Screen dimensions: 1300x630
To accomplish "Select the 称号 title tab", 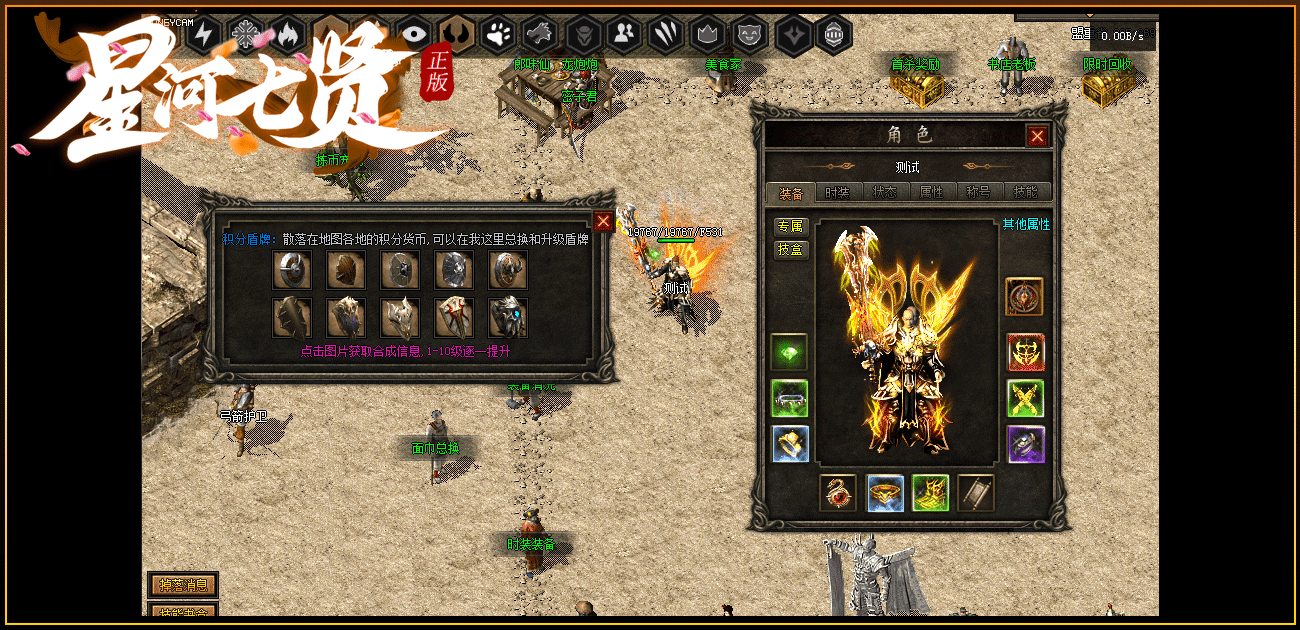I will click(x=978, y=192).
